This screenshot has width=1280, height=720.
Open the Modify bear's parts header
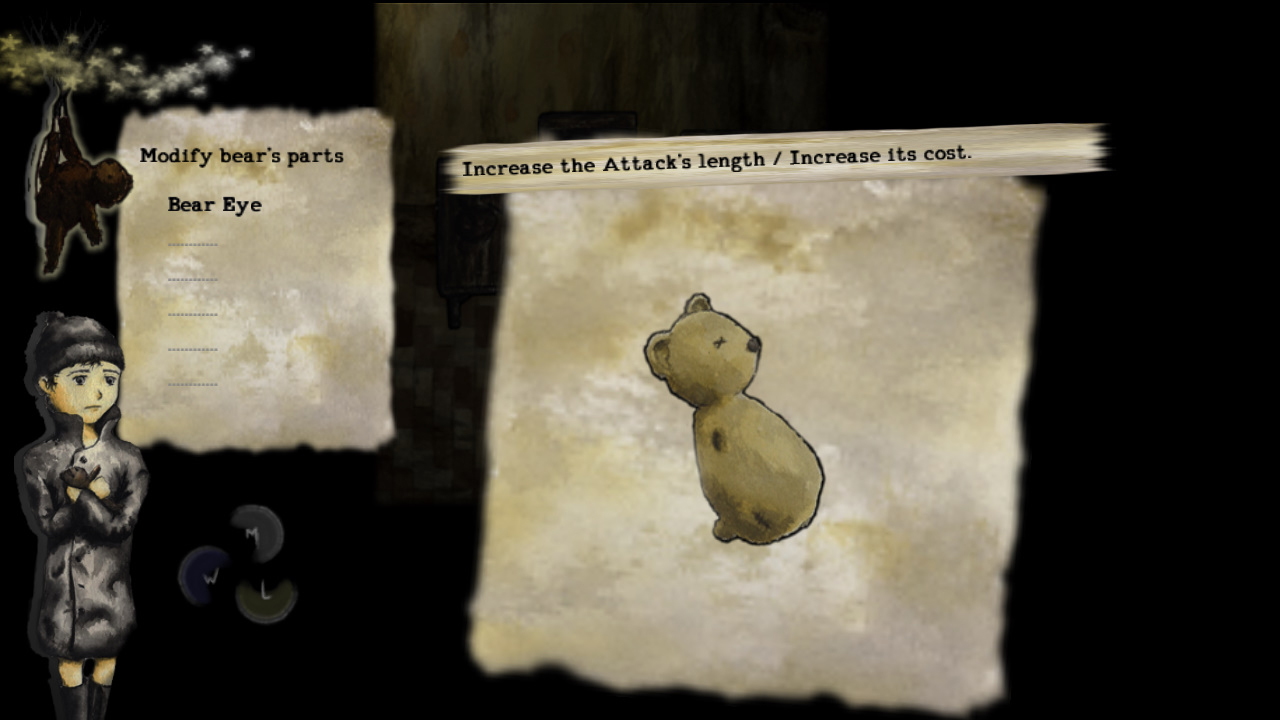click(x=243, y=155)
